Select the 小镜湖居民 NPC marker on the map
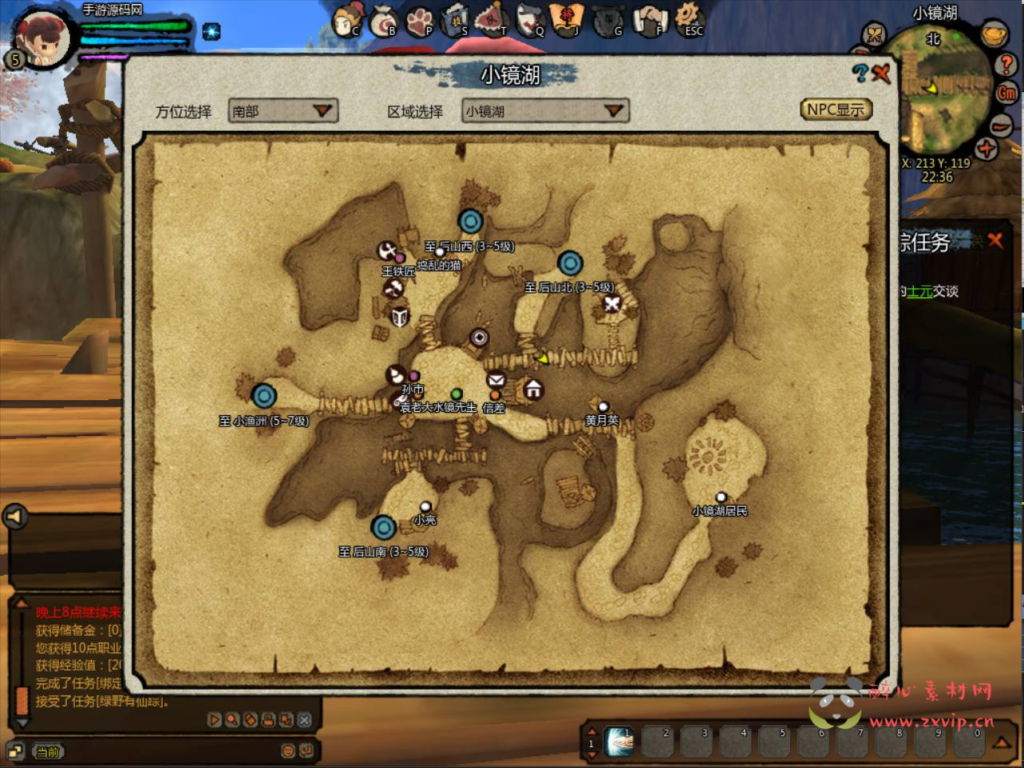1024x768 pixels. click(721, 496)
